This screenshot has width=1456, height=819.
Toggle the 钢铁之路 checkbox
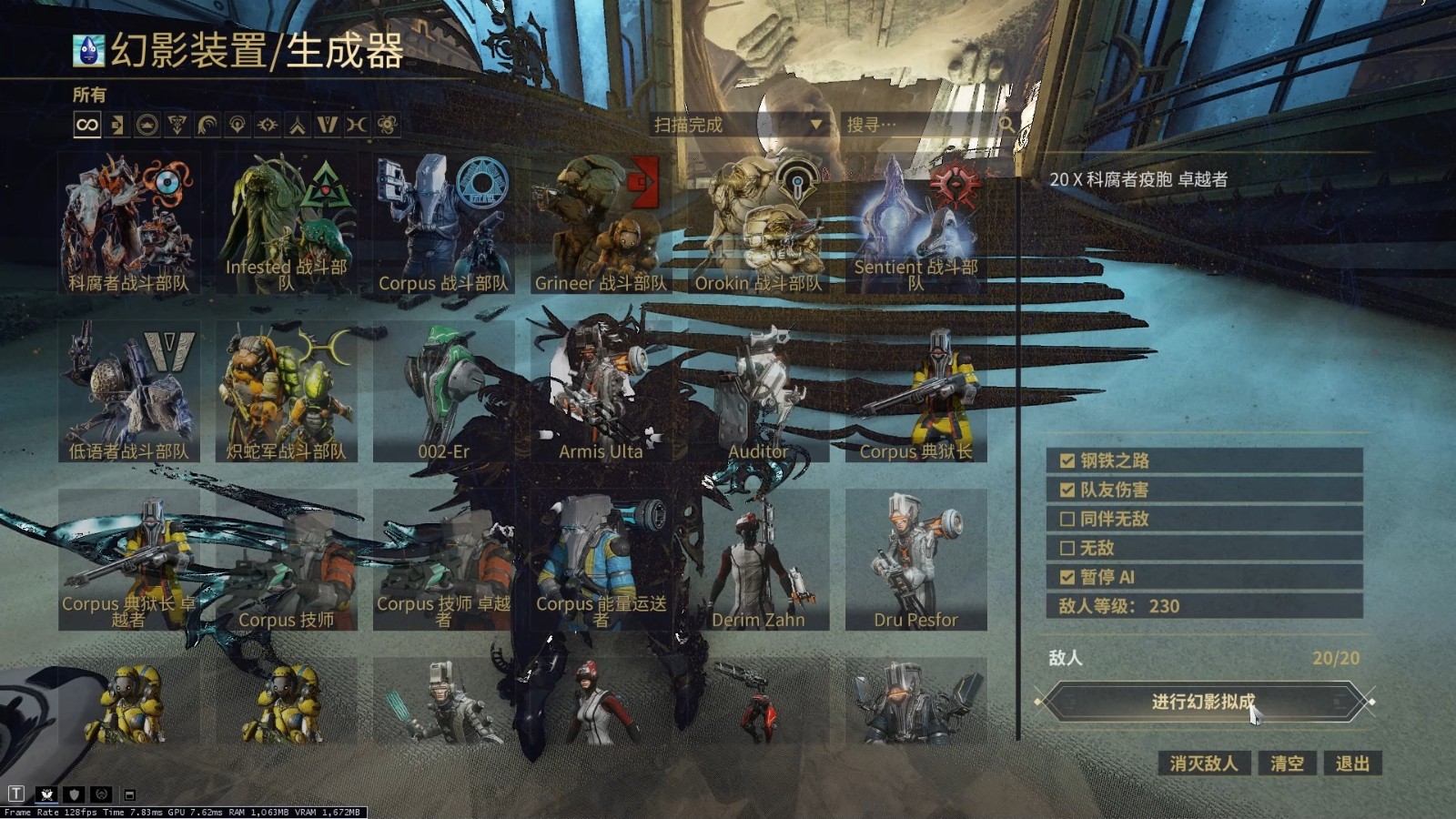point(1067,460)
